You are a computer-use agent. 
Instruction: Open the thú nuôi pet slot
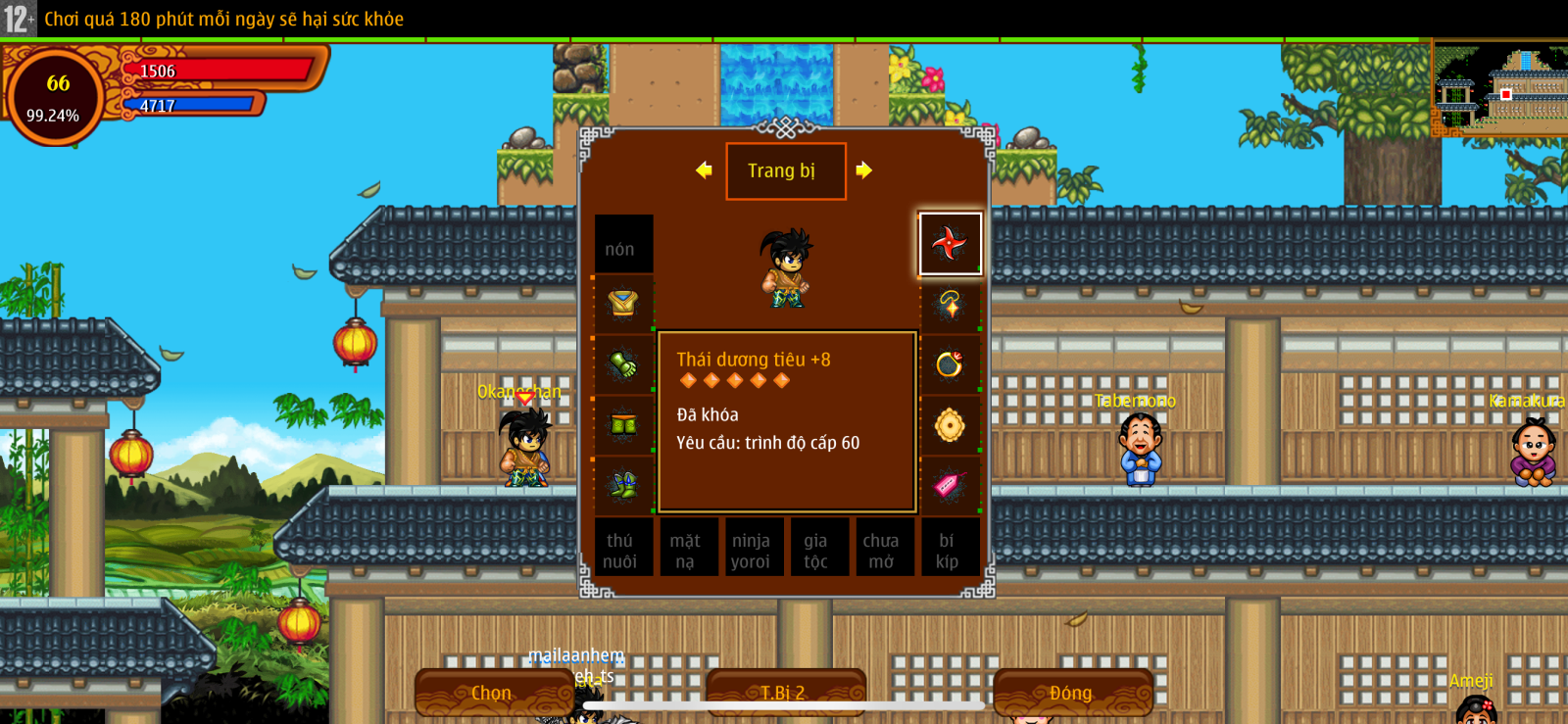(620, 550)
